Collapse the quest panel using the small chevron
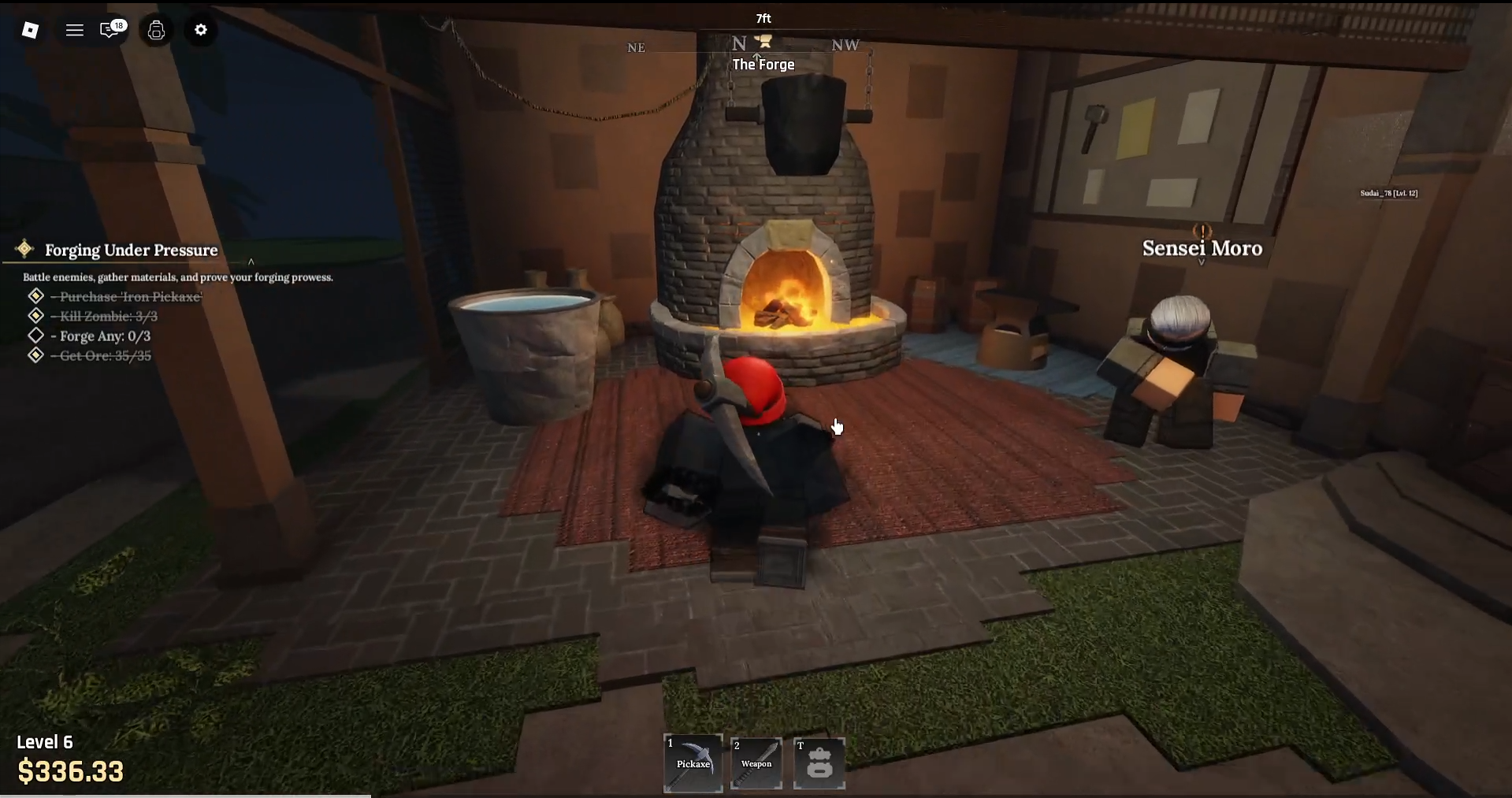 (x=251, y=262)
